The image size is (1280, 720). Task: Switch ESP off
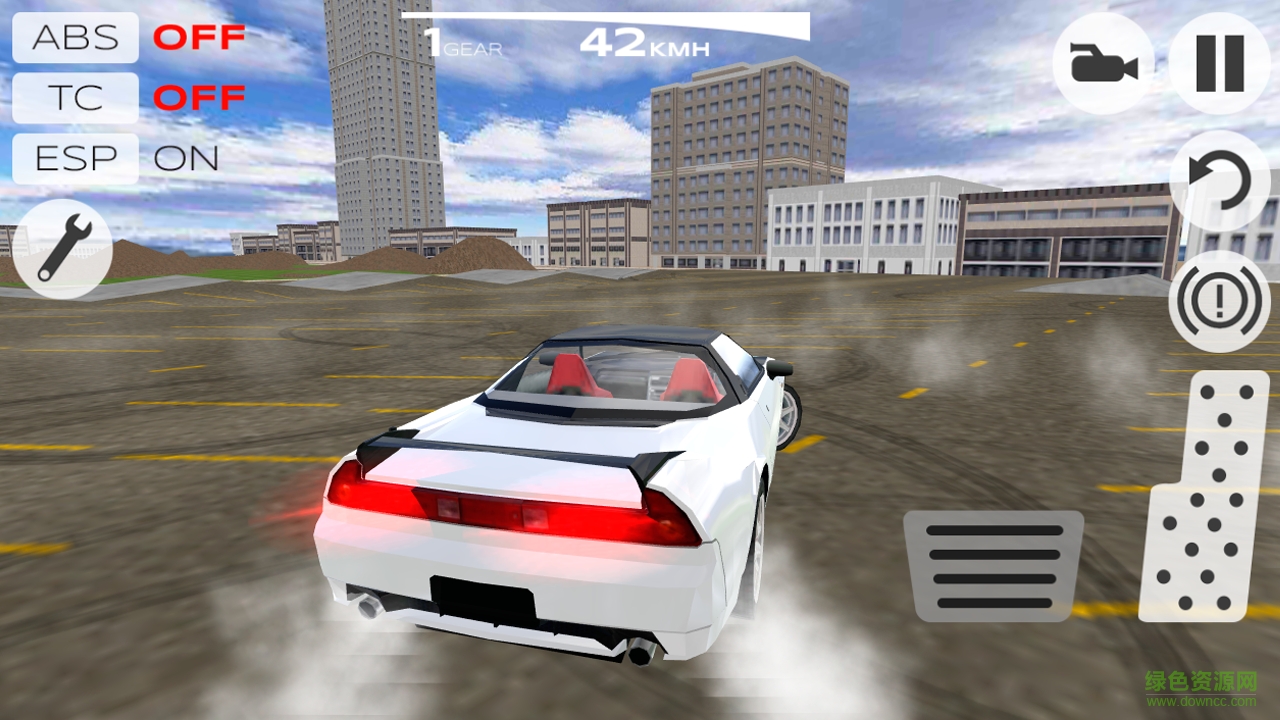pyautogui.click(x=186, y=157)
